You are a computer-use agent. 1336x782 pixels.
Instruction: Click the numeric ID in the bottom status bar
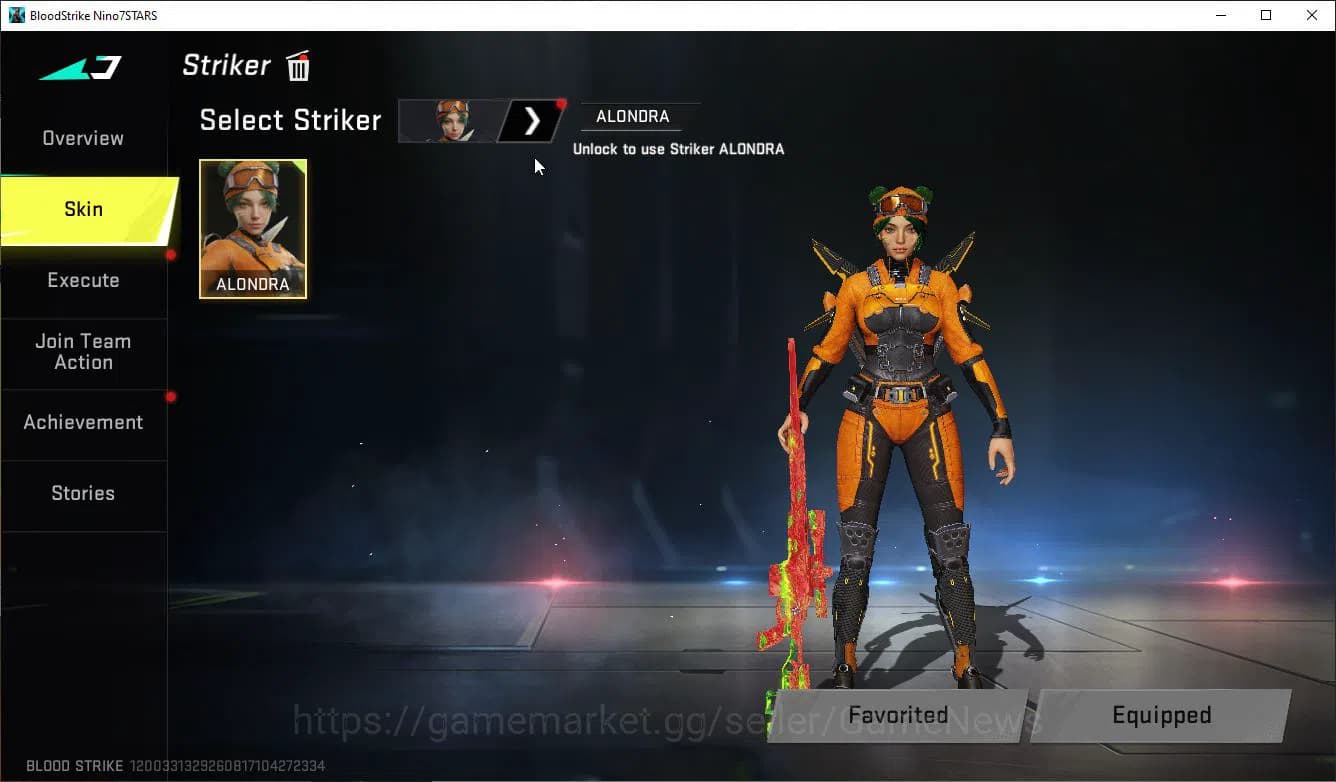225,766
